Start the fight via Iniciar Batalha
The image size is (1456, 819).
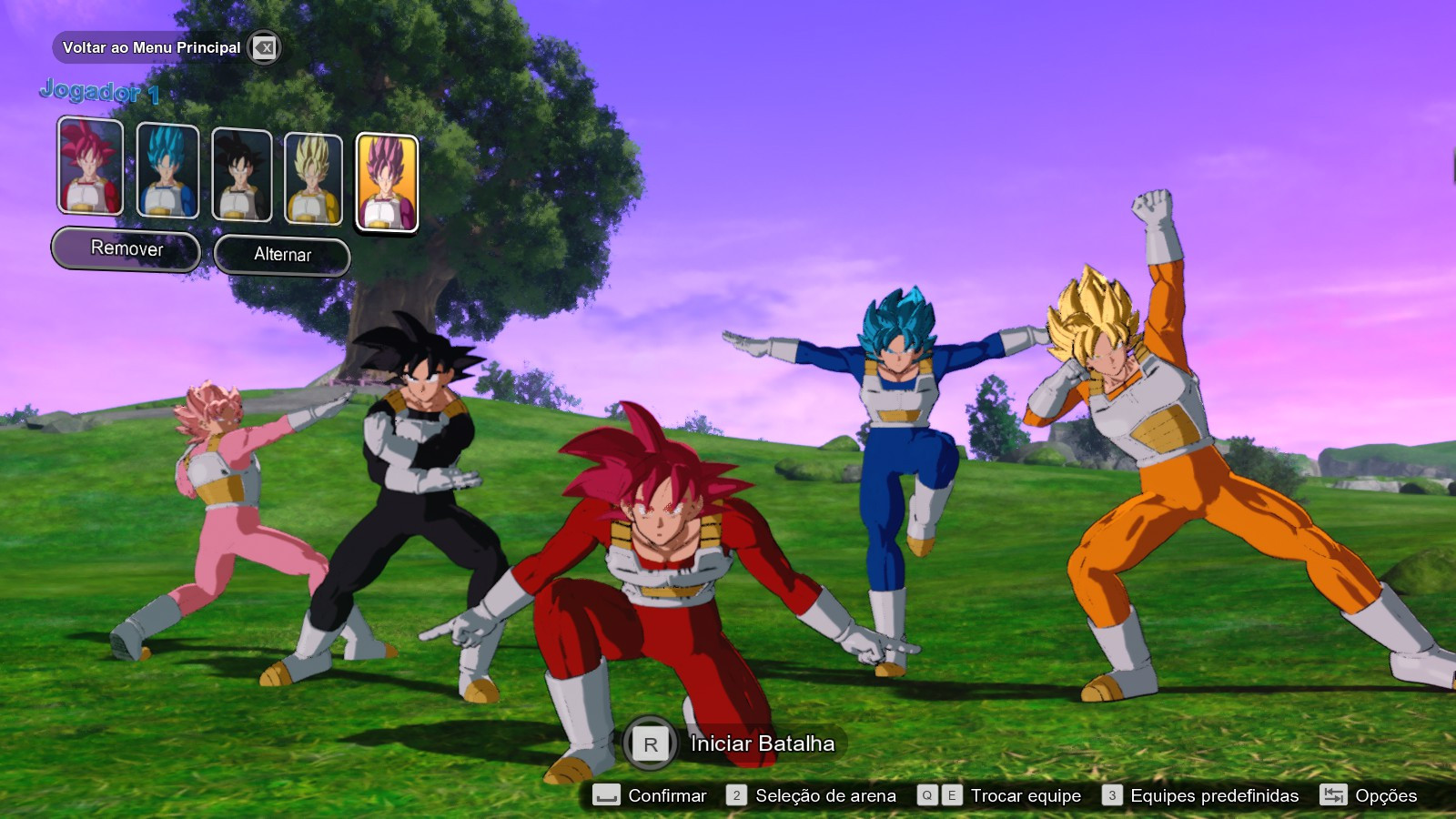coord(764,743)
